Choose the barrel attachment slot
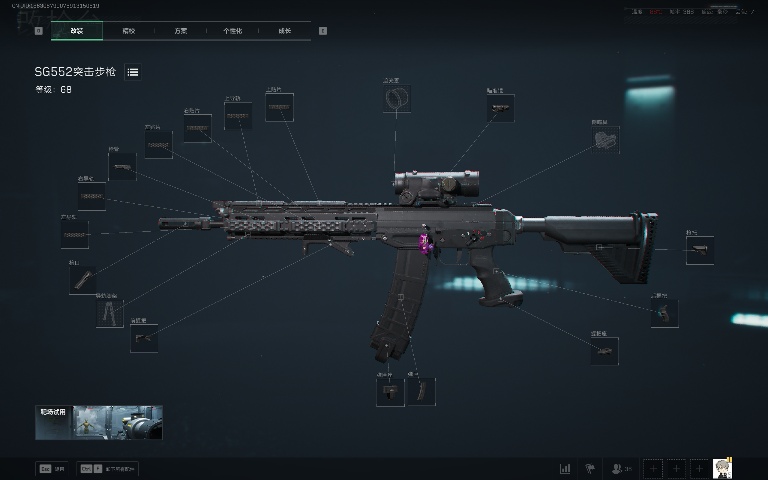 [74, 235]
